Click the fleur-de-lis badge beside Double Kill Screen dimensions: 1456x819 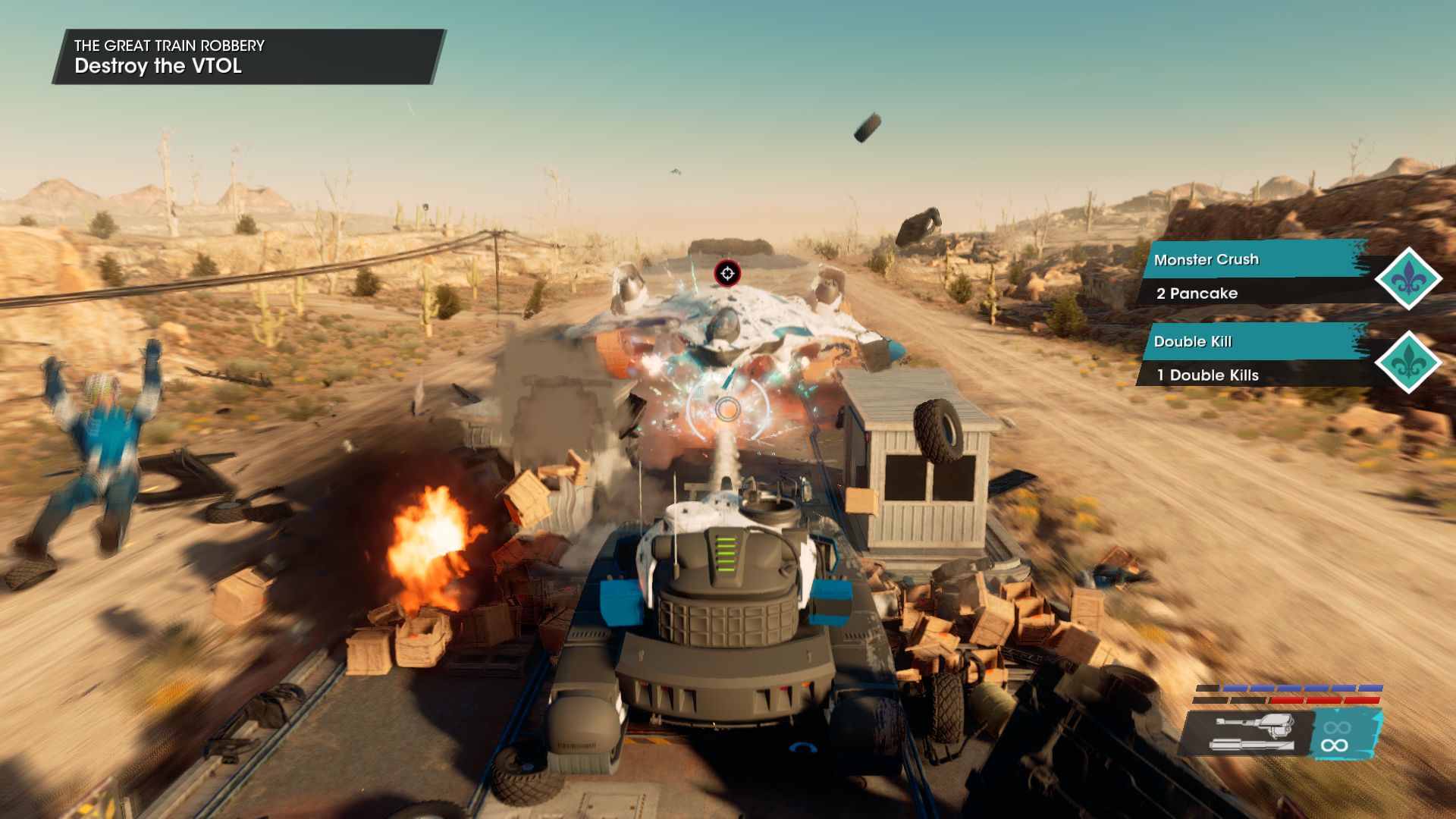(1408, 362)
